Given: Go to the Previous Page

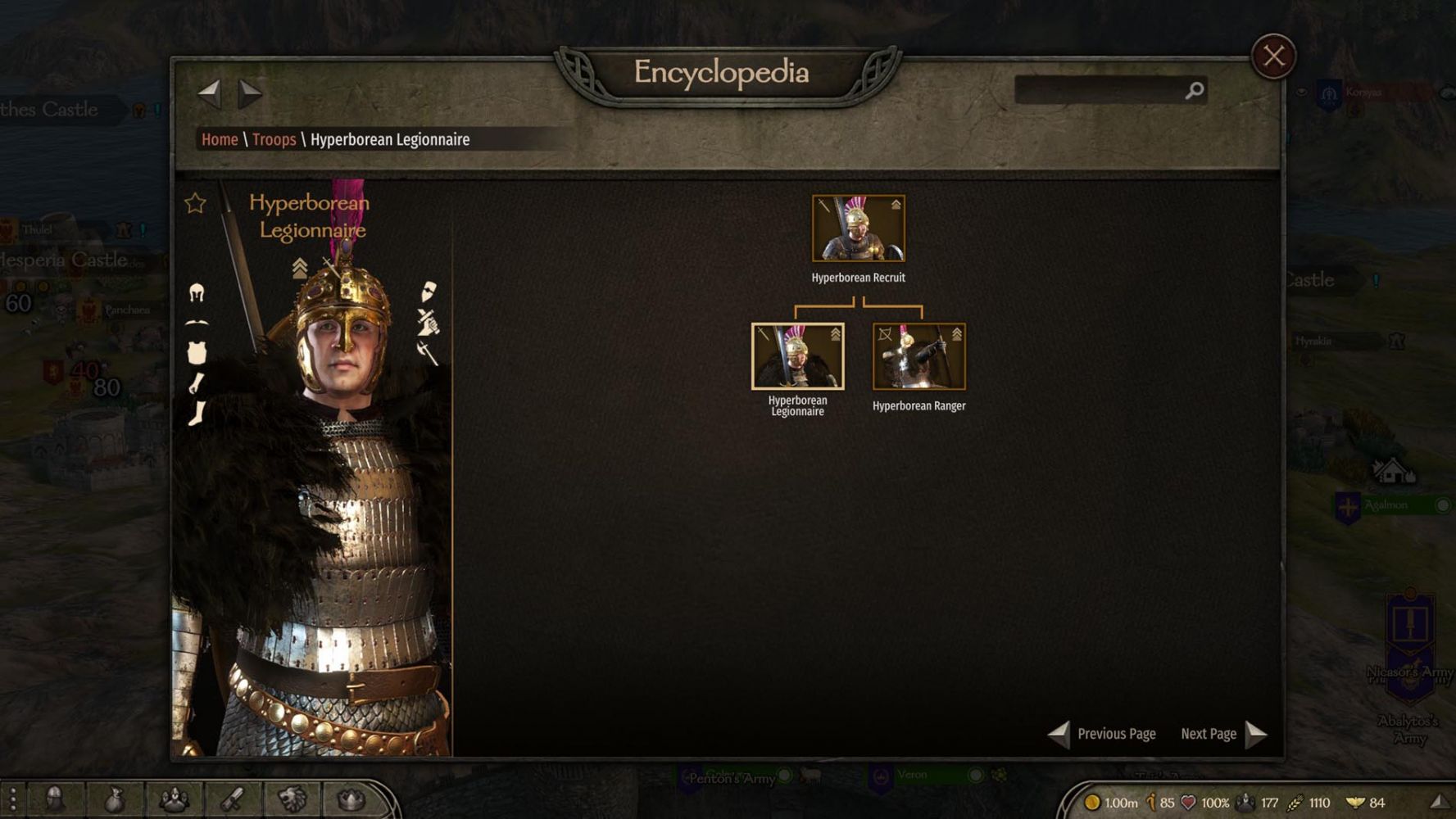Looking at the screenshot, I should [1103, 734].
